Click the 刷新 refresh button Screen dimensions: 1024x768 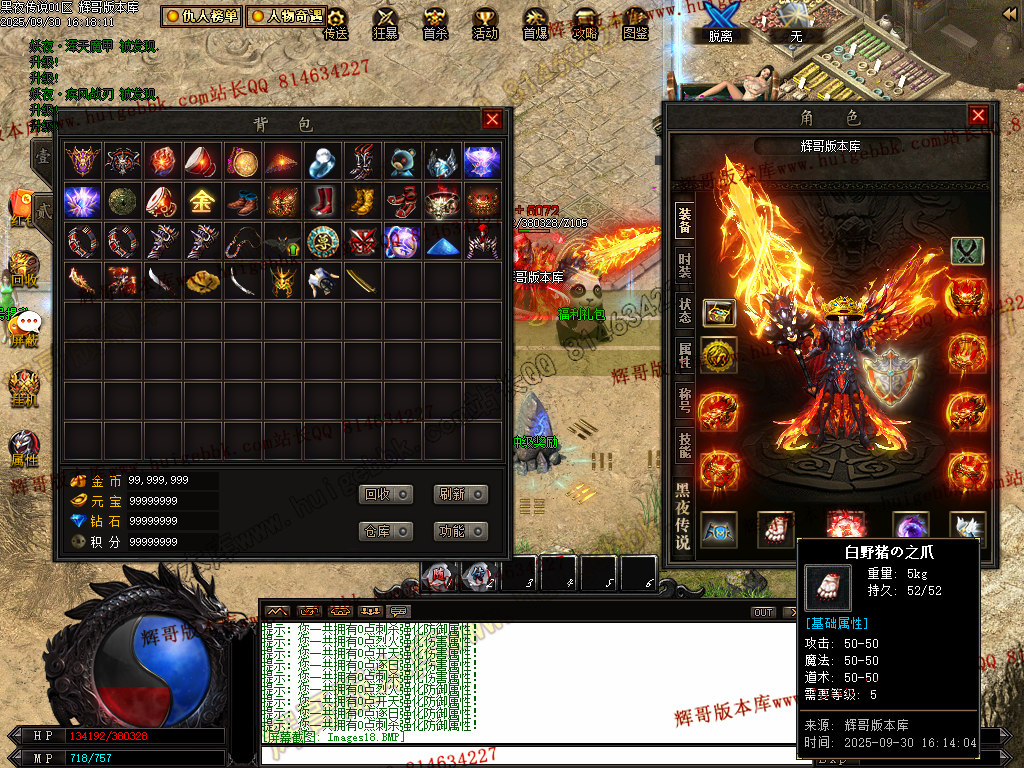point(460,494)
